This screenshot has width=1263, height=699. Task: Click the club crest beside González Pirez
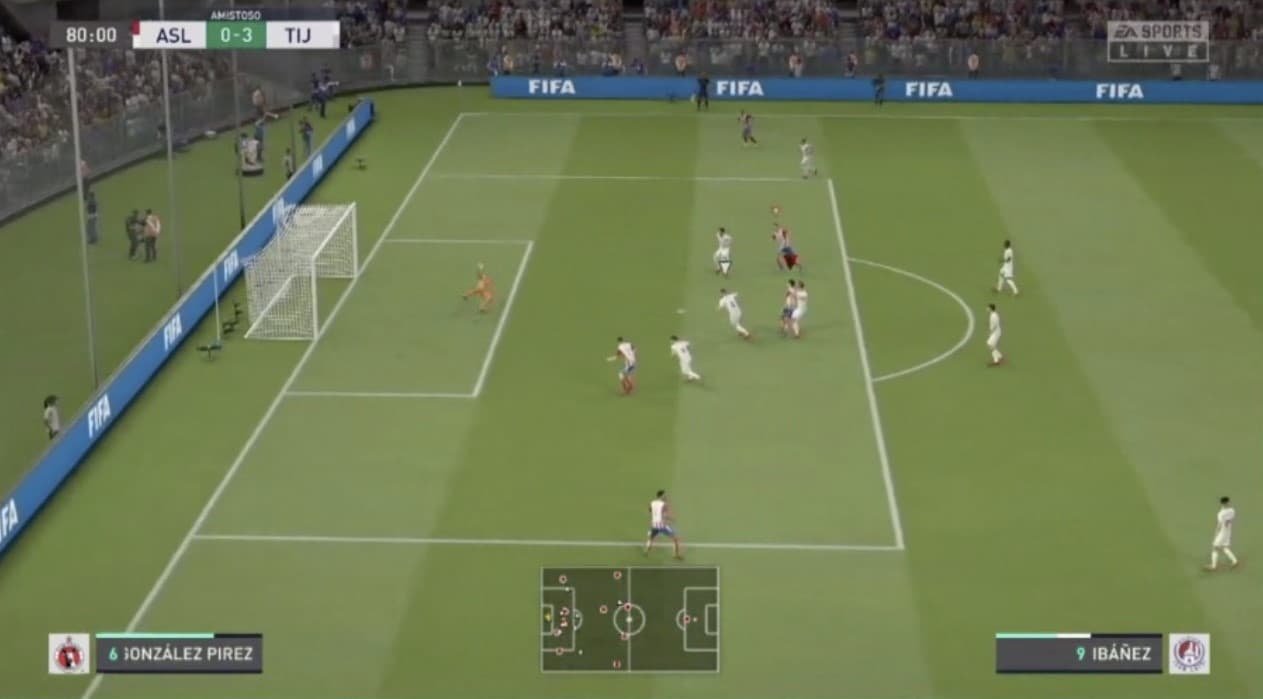(x=69, y=654)
